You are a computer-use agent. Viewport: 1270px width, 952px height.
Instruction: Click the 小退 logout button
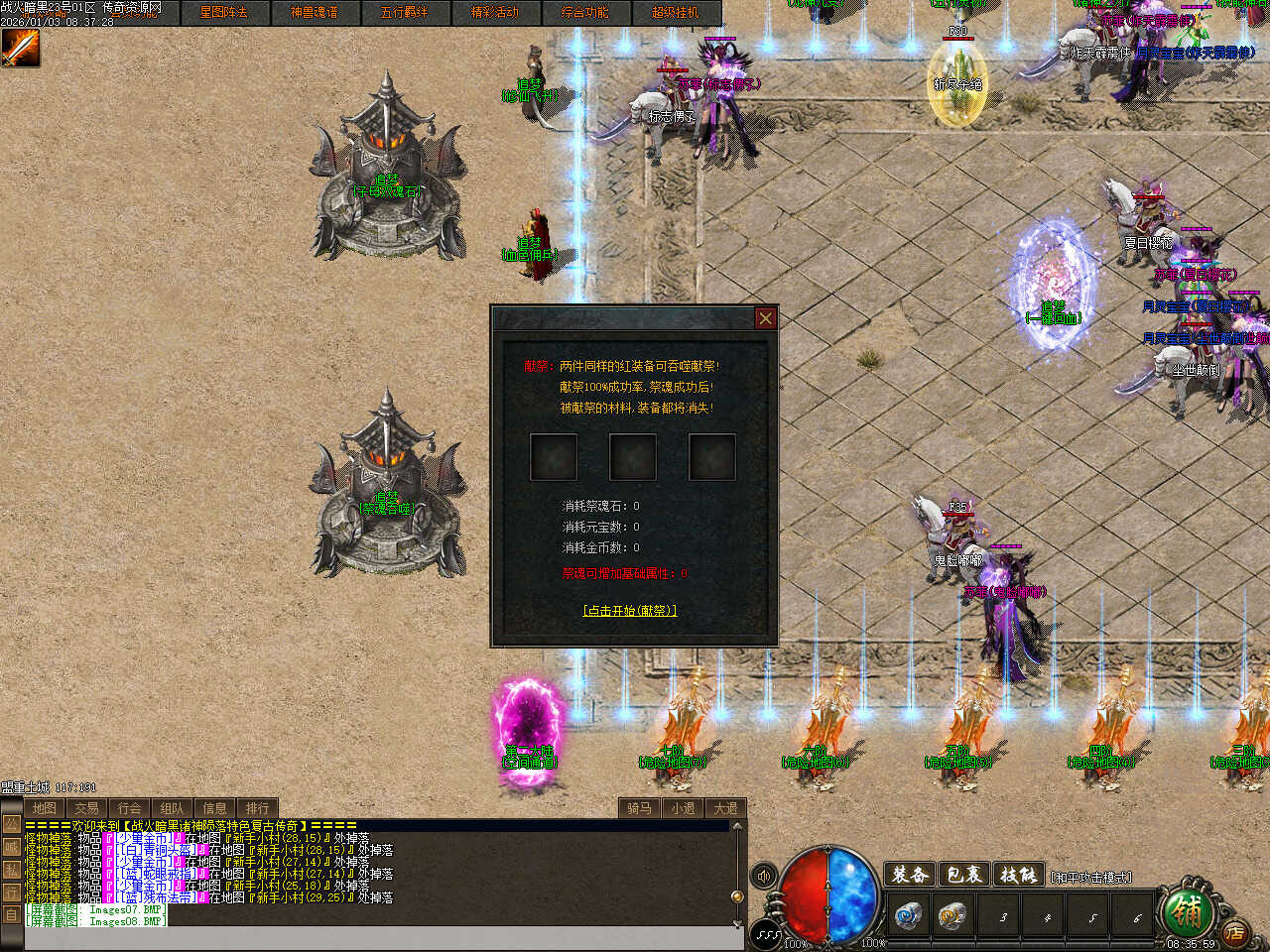coord(683,808)
